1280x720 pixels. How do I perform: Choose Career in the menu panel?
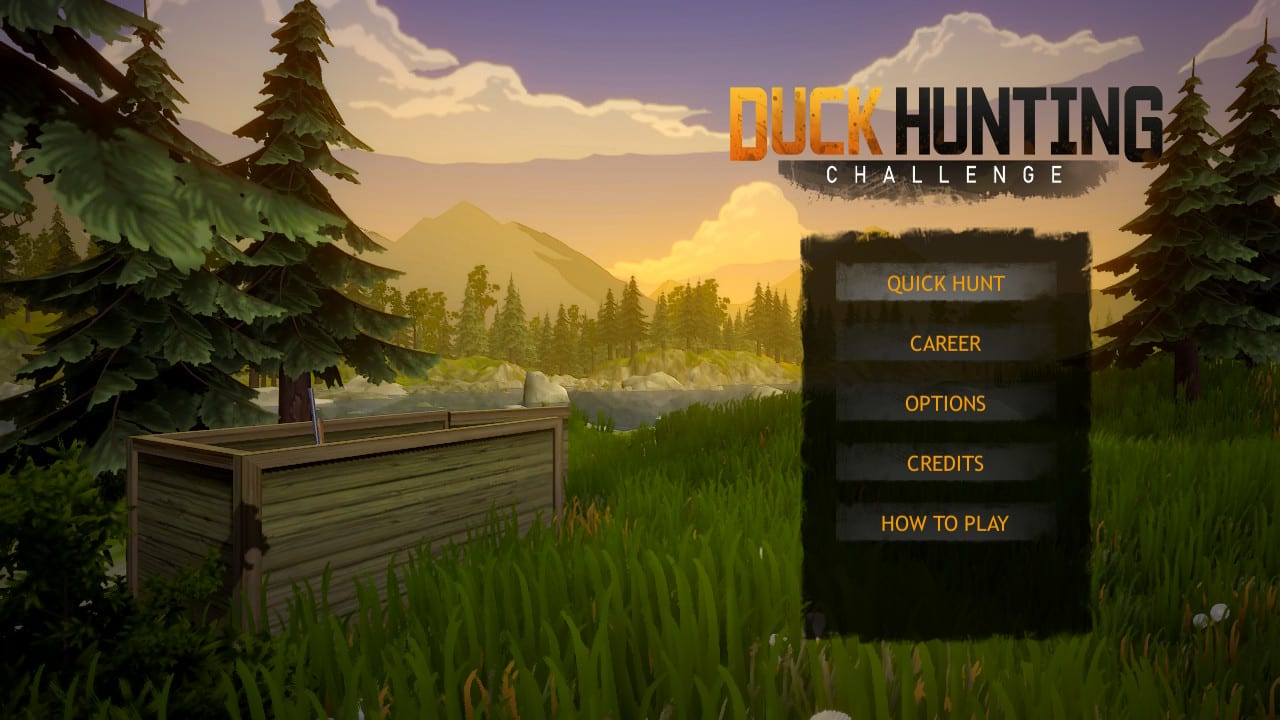(946, 343)
